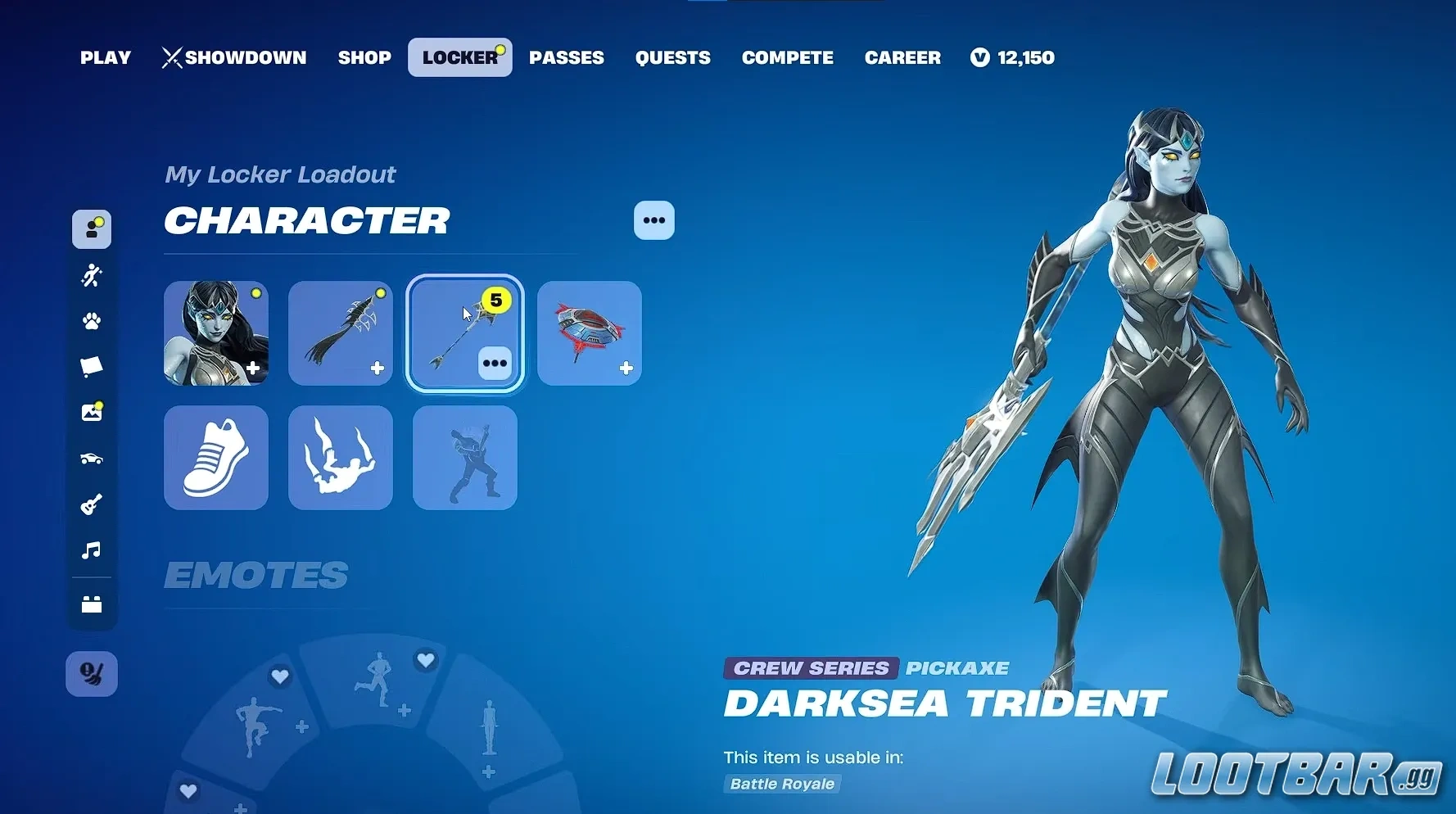1456x814 pixels.
Task: Open options on the selected pickaxe slot
Action: [496, 363]
